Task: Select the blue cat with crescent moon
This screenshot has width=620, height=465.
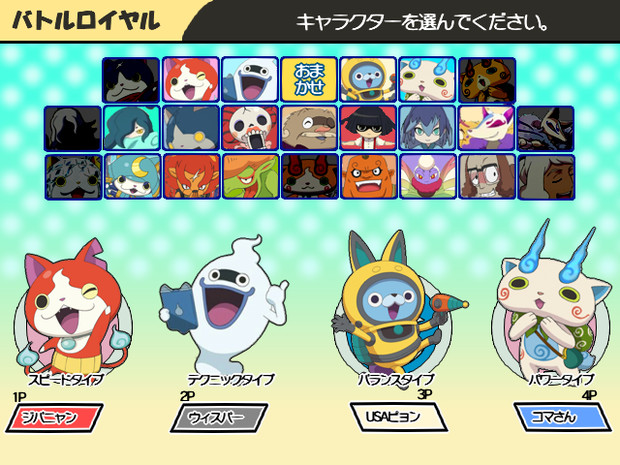Action: 131,176
